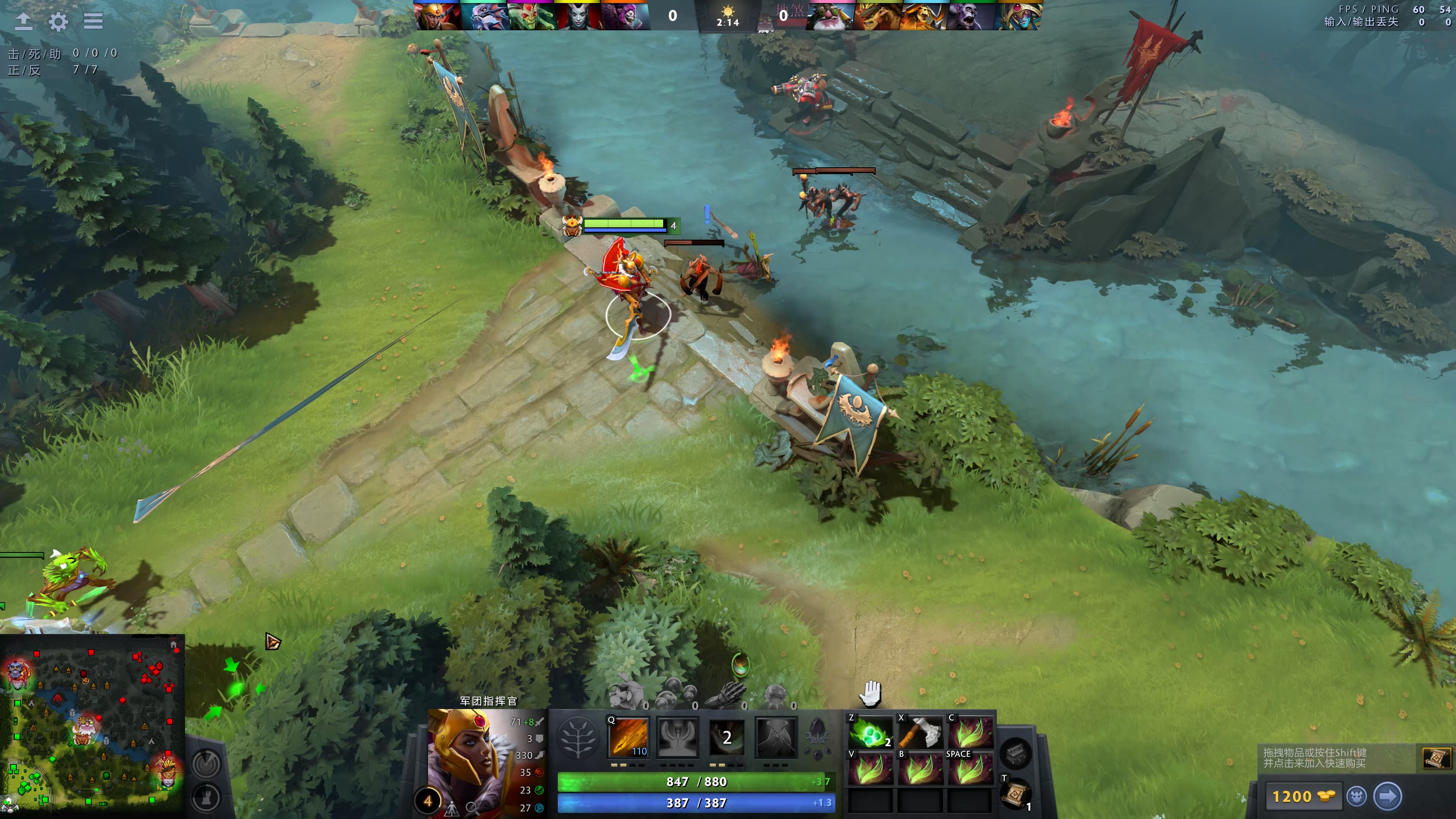
Task: Cast Overwhelming Odds ability
Action: click(628, 737)
